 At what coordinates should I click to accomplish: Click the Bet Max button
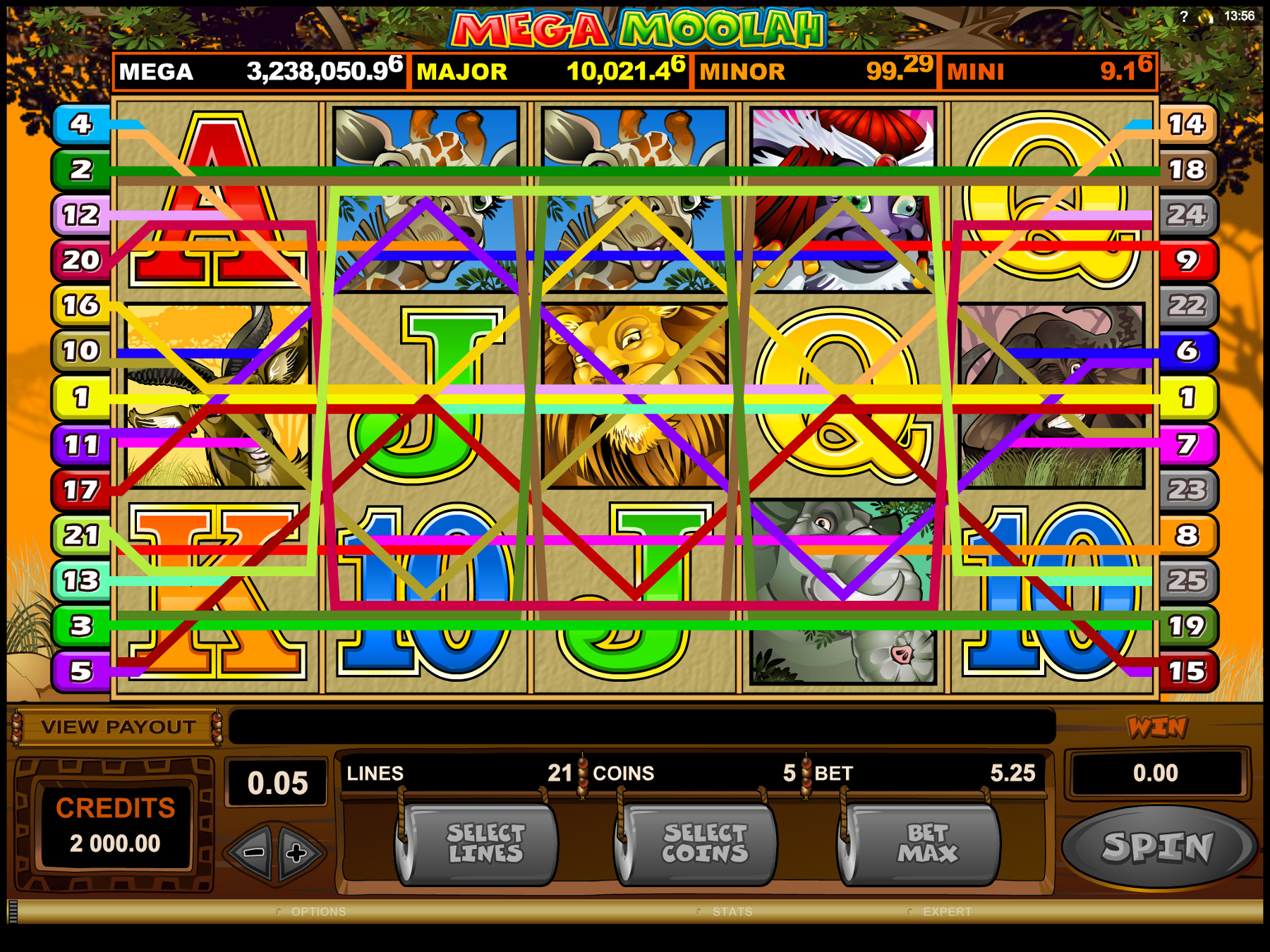pos(926,844)
